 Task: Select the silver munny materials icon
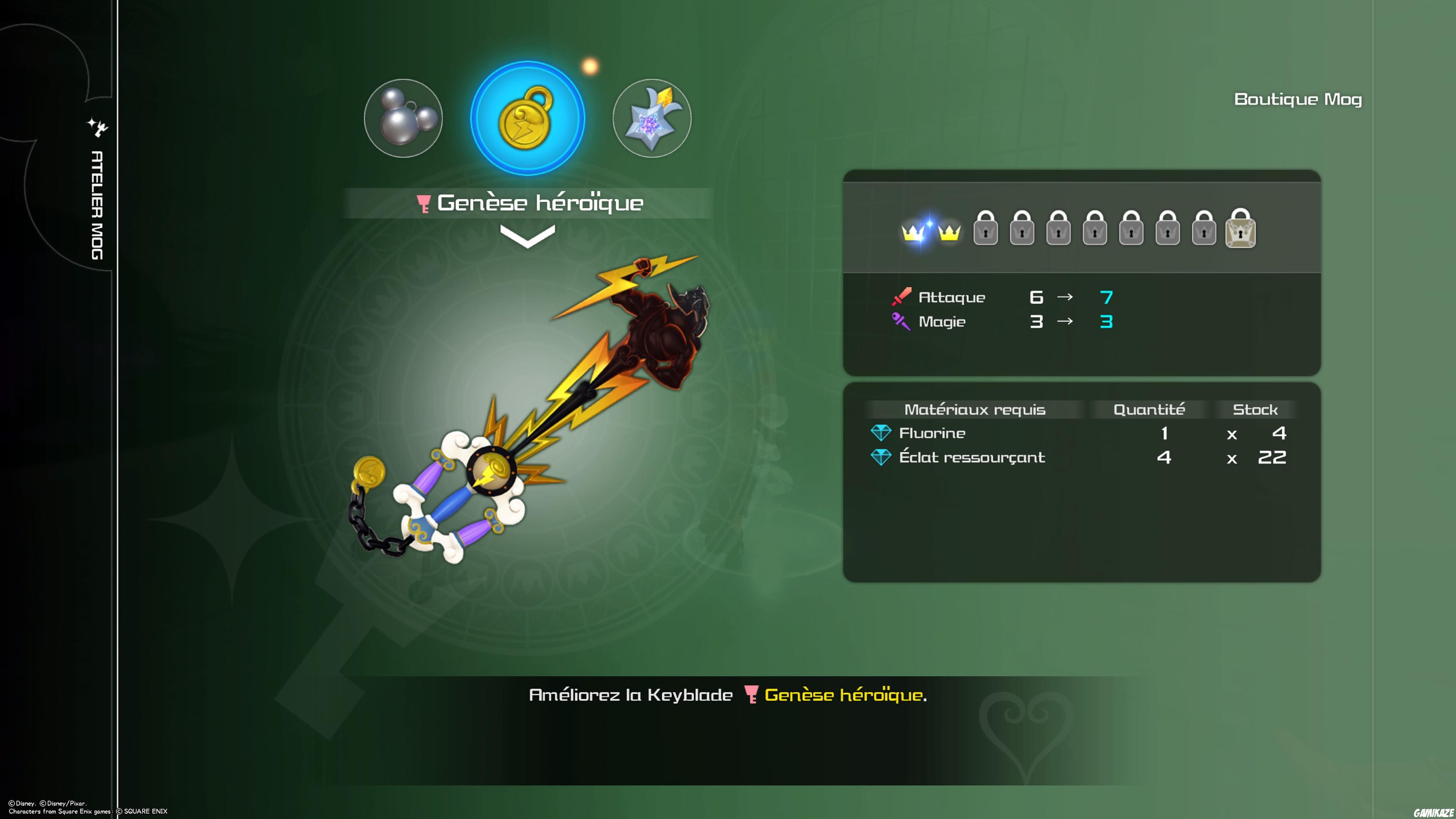[403, 119]
